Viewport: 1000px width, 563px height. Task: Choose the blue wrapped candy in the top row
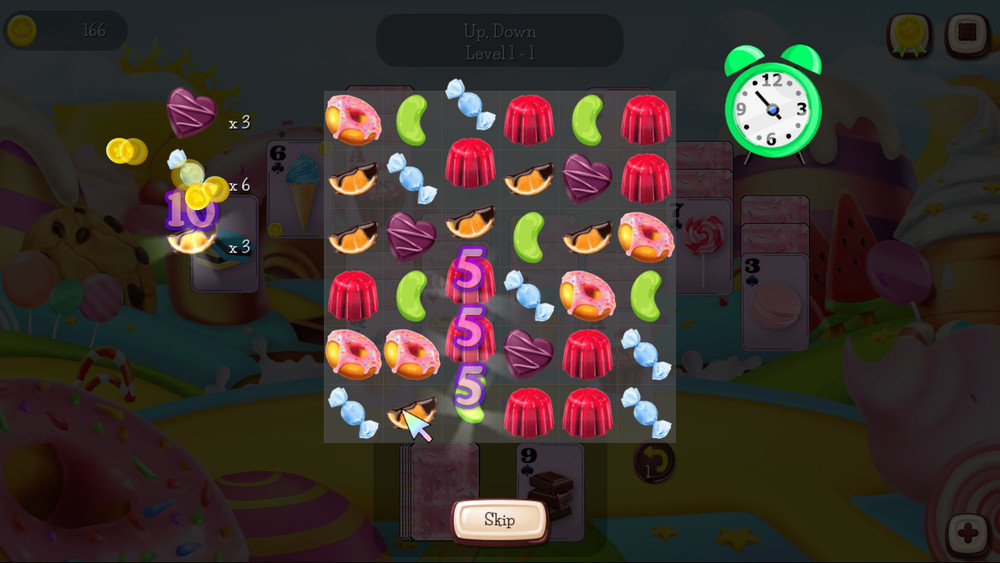point(470,104)
